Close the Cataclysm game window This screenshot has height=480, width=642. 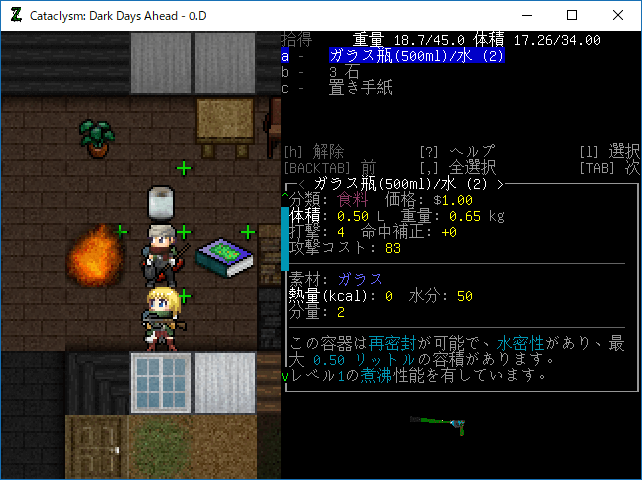pyautogui.click(x=618, y=15)
